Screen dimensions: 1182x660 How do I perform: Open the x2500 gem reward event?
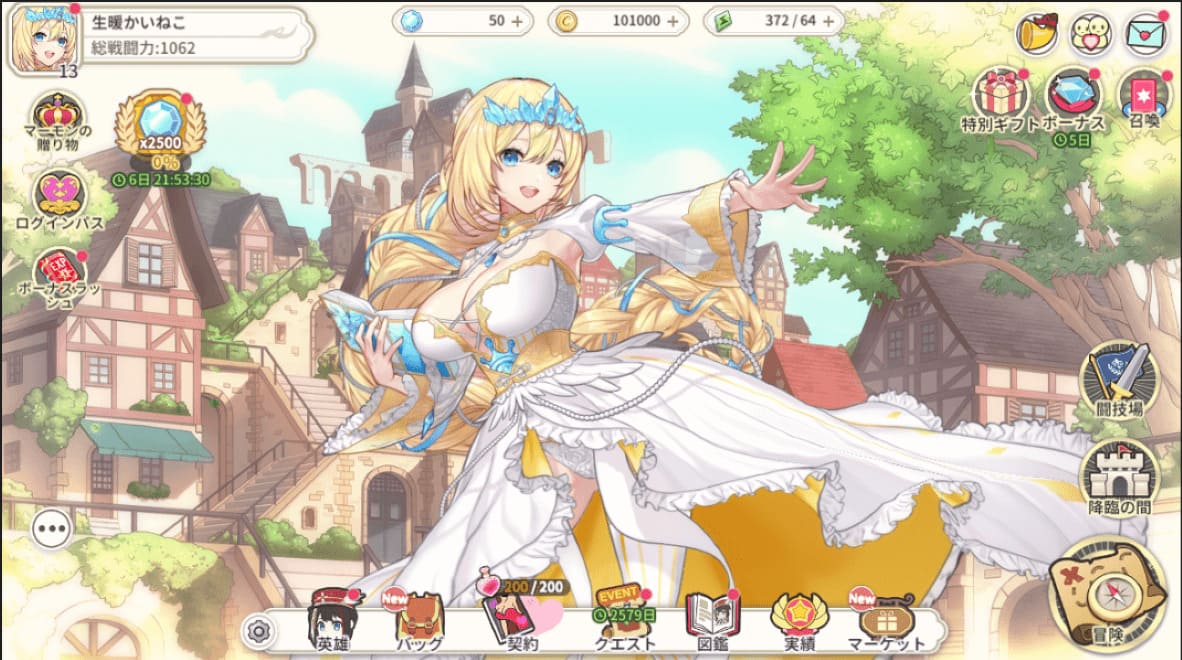pyautogui.click(x=160, y=128)
